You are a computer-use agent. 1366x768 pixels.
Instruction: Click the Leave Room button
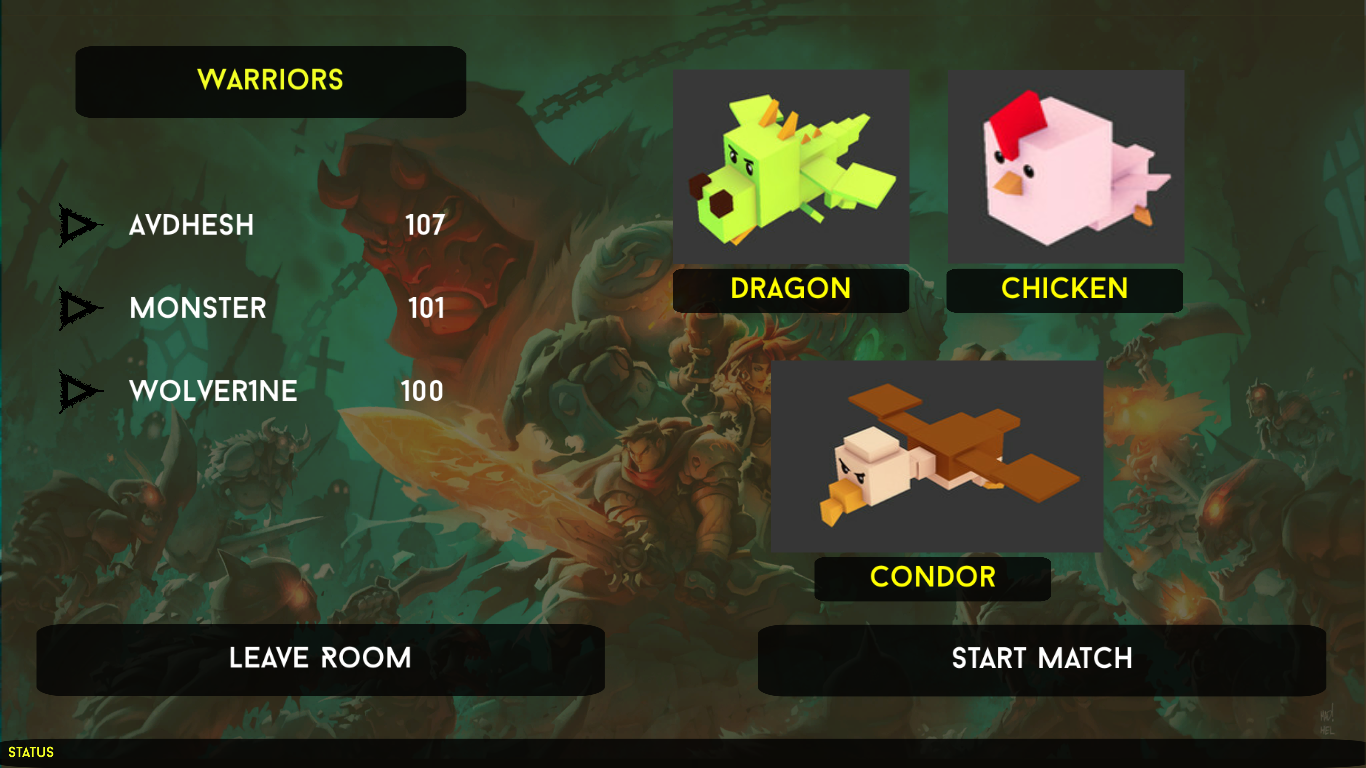[x=320, y=659]
